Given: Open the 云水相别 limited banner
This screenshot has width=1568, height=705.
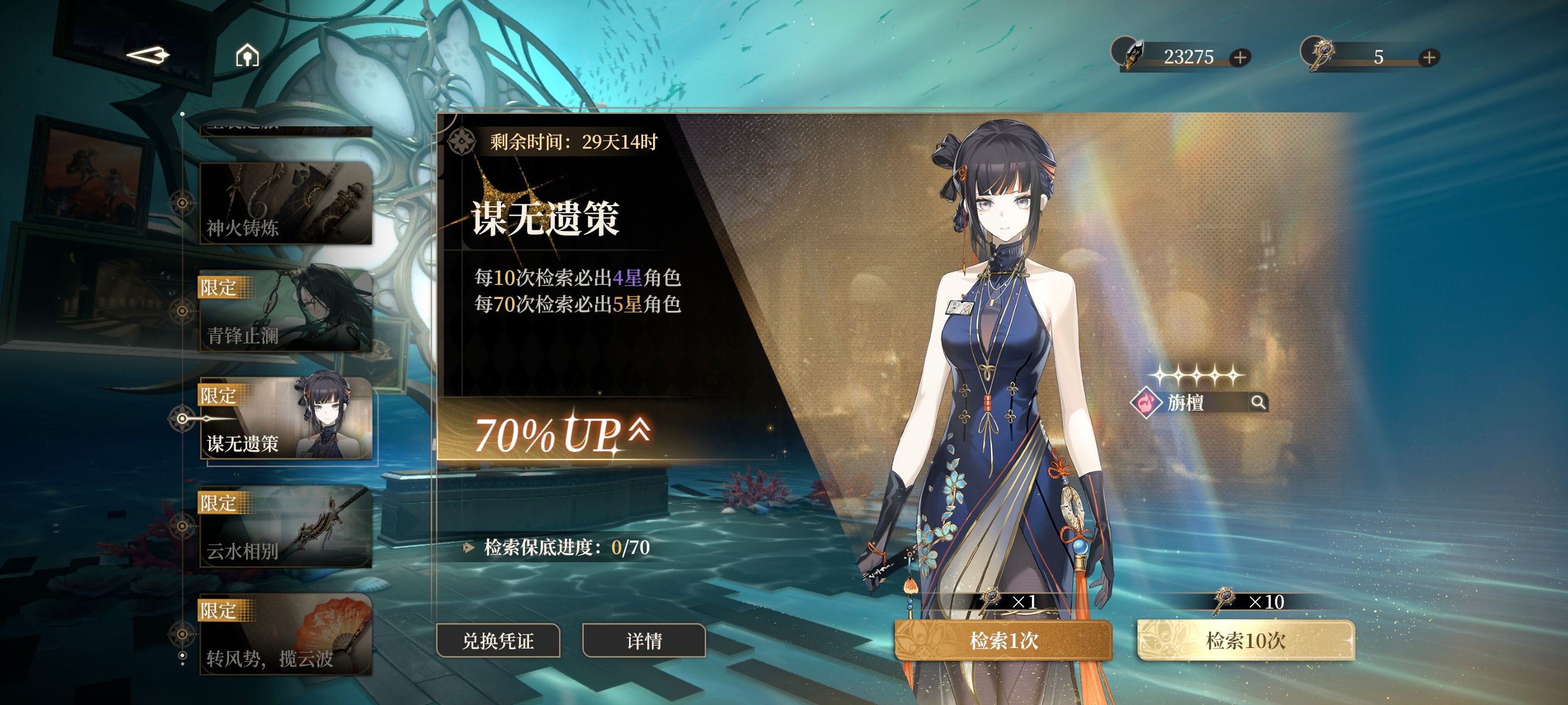Looking at the screenshot, I should 285,526.
